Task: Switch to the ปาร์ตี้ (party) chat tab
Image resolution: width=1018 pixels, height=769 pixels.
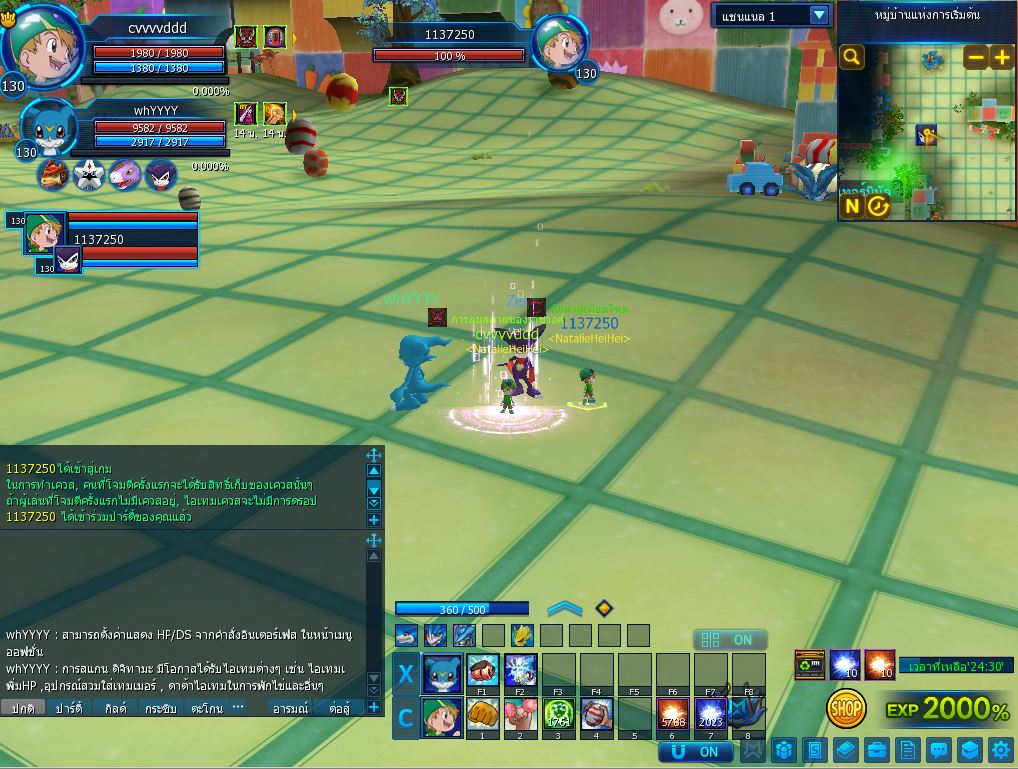Action: pyautogui.click(x=68, y=707)
